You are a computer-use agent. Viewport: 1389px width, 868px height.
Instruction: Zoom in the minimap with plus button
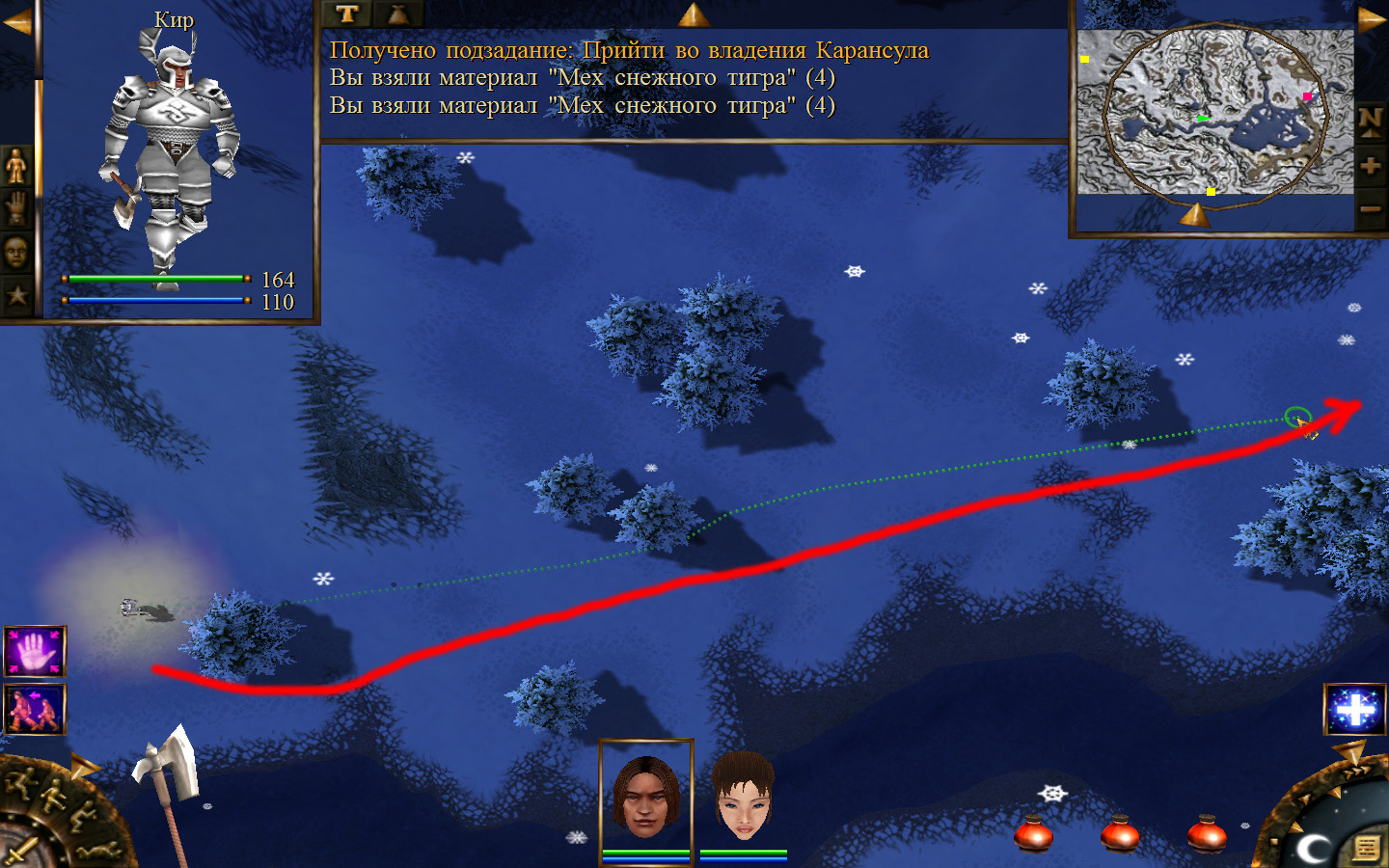[x=1371, y=166]
